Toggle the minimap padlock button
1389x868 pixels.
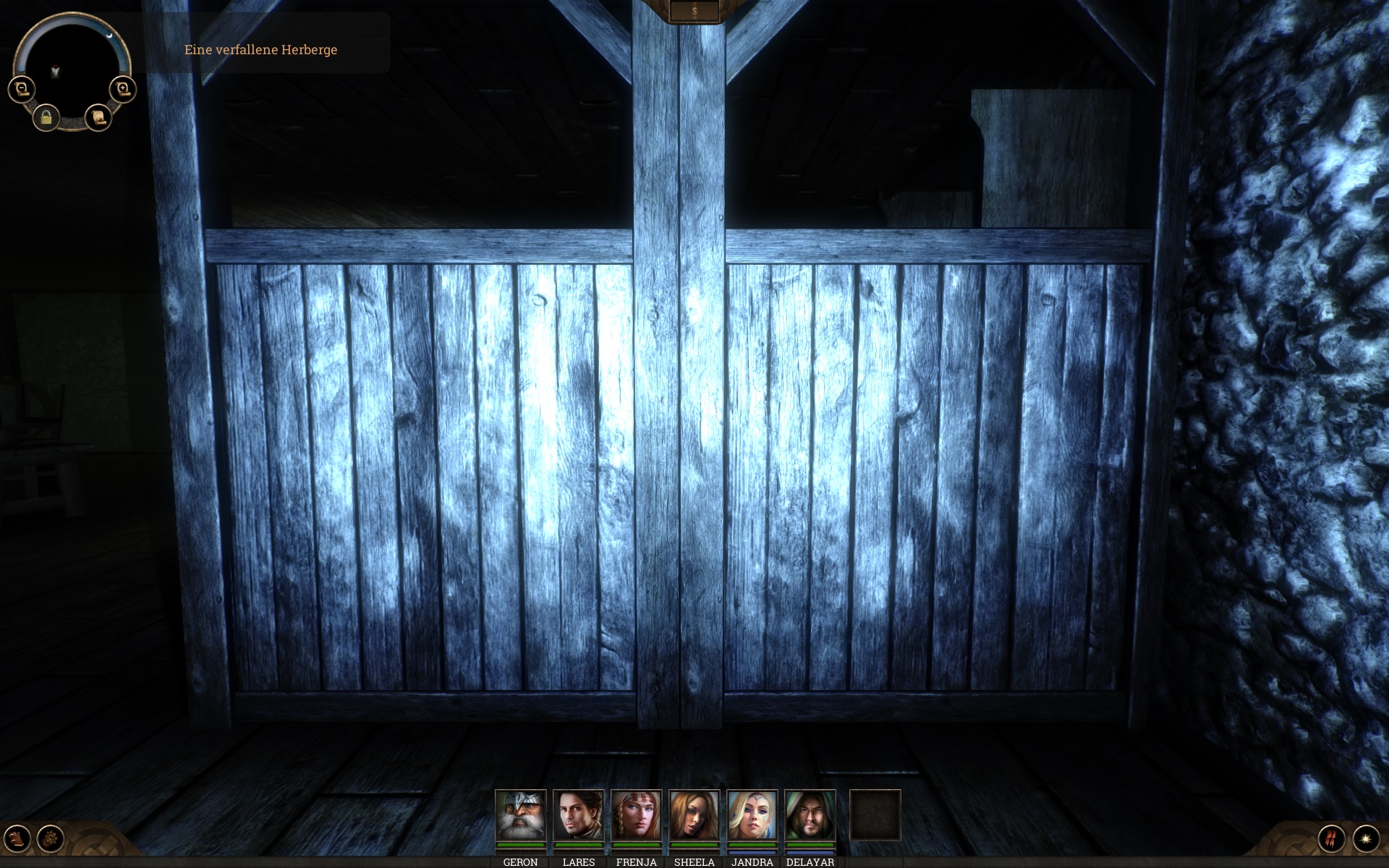point(46,117)
